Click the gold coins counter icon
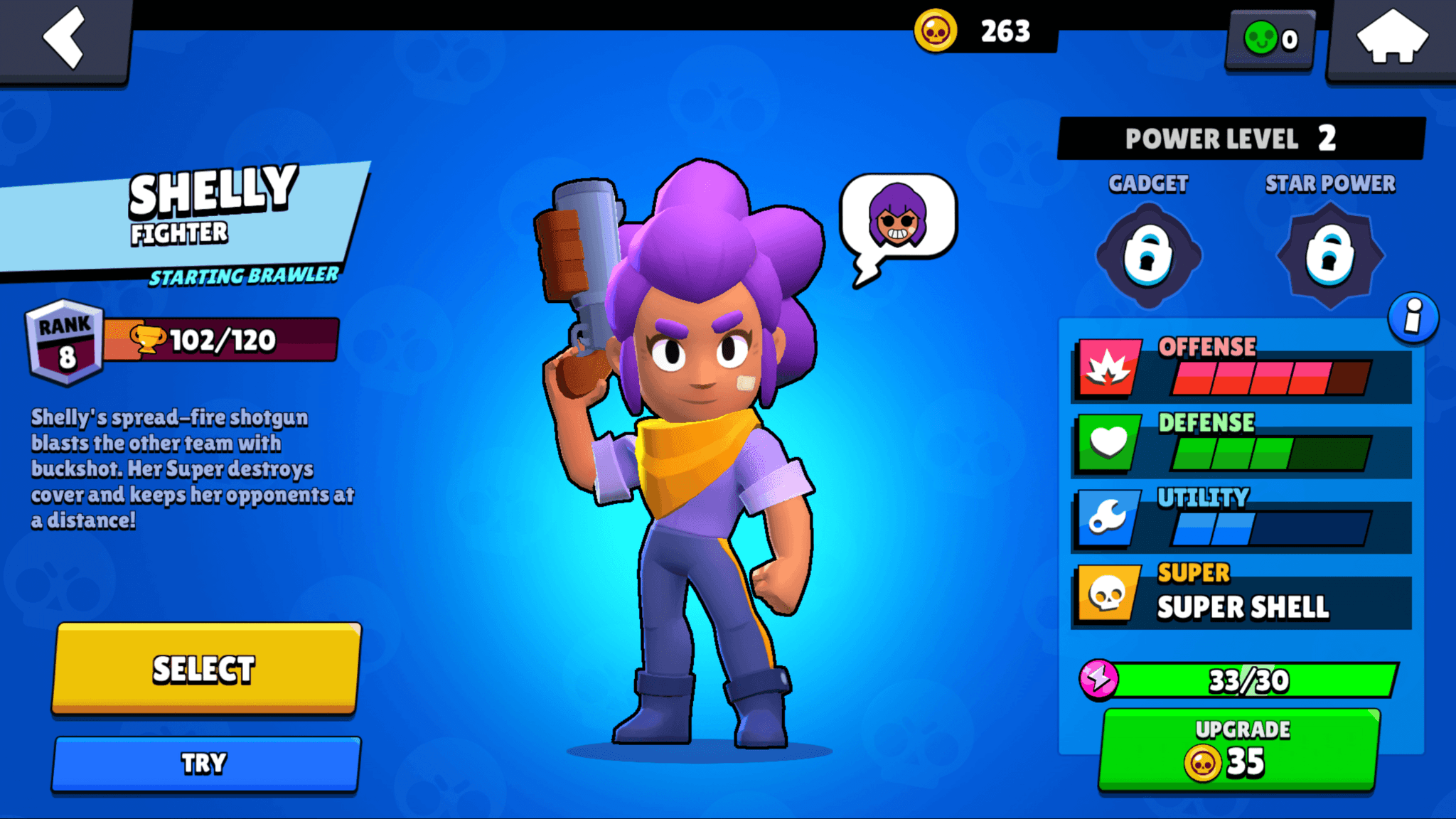The width and height of the screenshot is (1456, 819). click(935, 31)
